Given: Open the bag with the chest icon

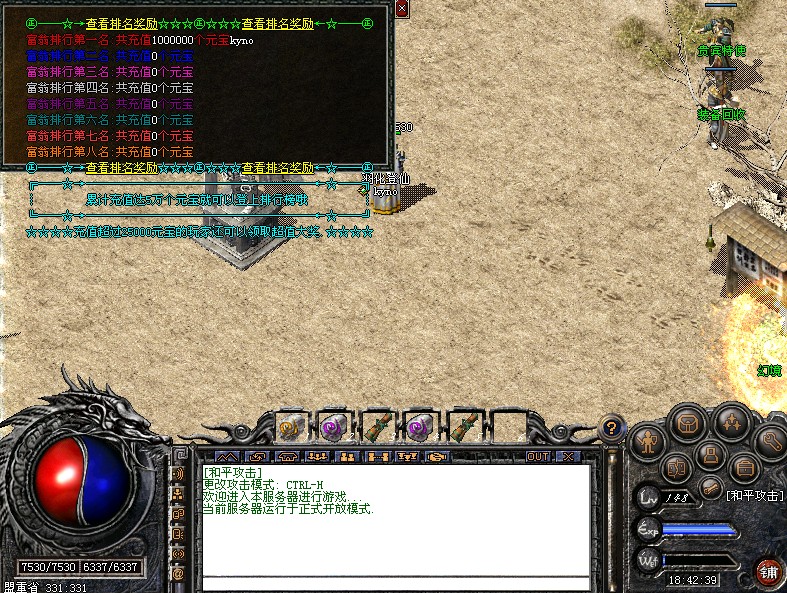Looking at the screenshot, I should coord(688,424).
